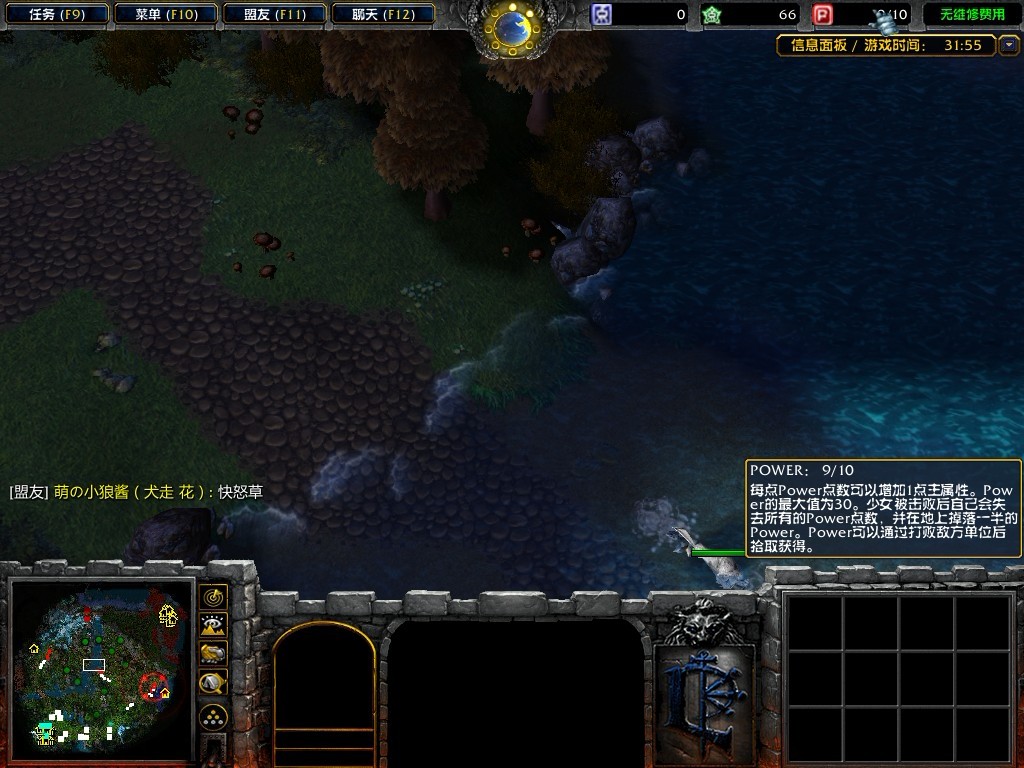The height and width of the screenshot is (768, 1024).
Task: Click the minimap to move the camera
Action: pos(100,668)
